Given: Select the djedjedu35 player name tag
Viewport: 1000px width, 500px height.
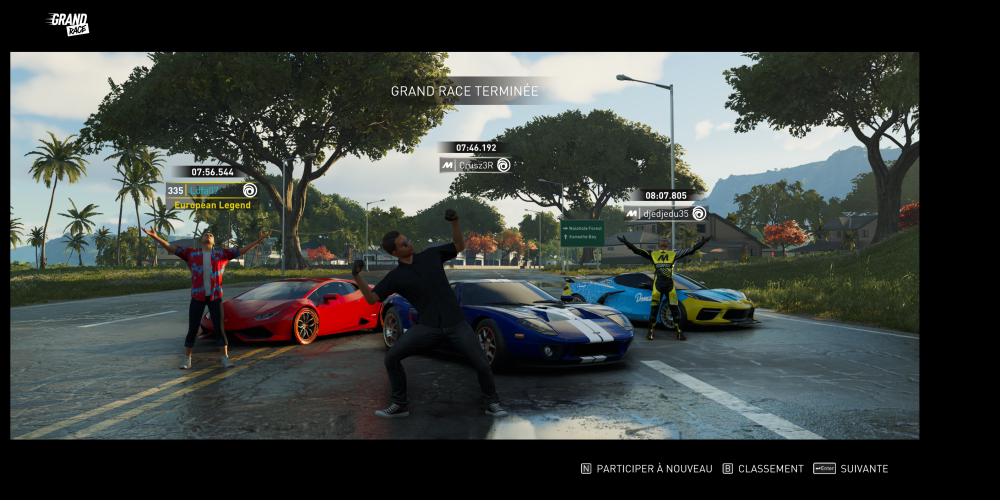Looking at the screenshot, I should [666, 213].
